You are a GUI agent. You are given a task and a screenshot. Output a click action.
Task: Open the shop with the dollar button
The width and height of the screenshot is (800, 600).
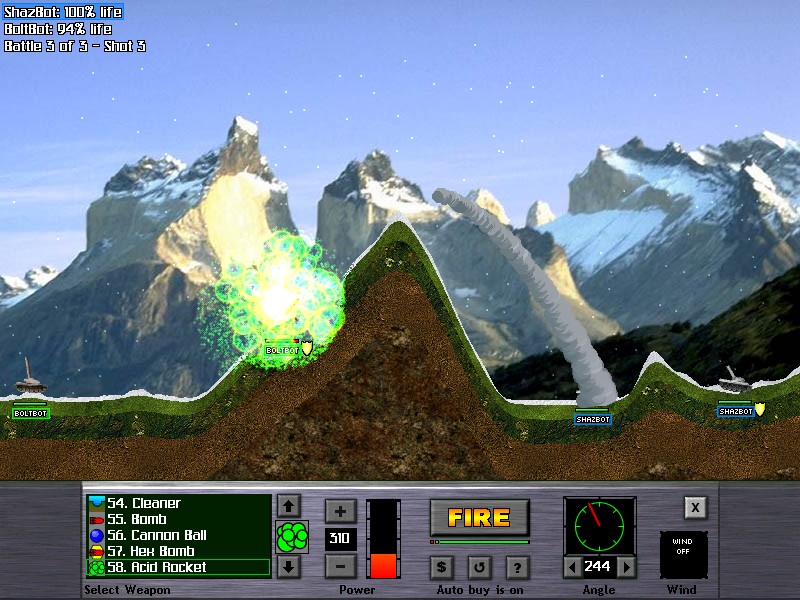[x=442, y=567]
